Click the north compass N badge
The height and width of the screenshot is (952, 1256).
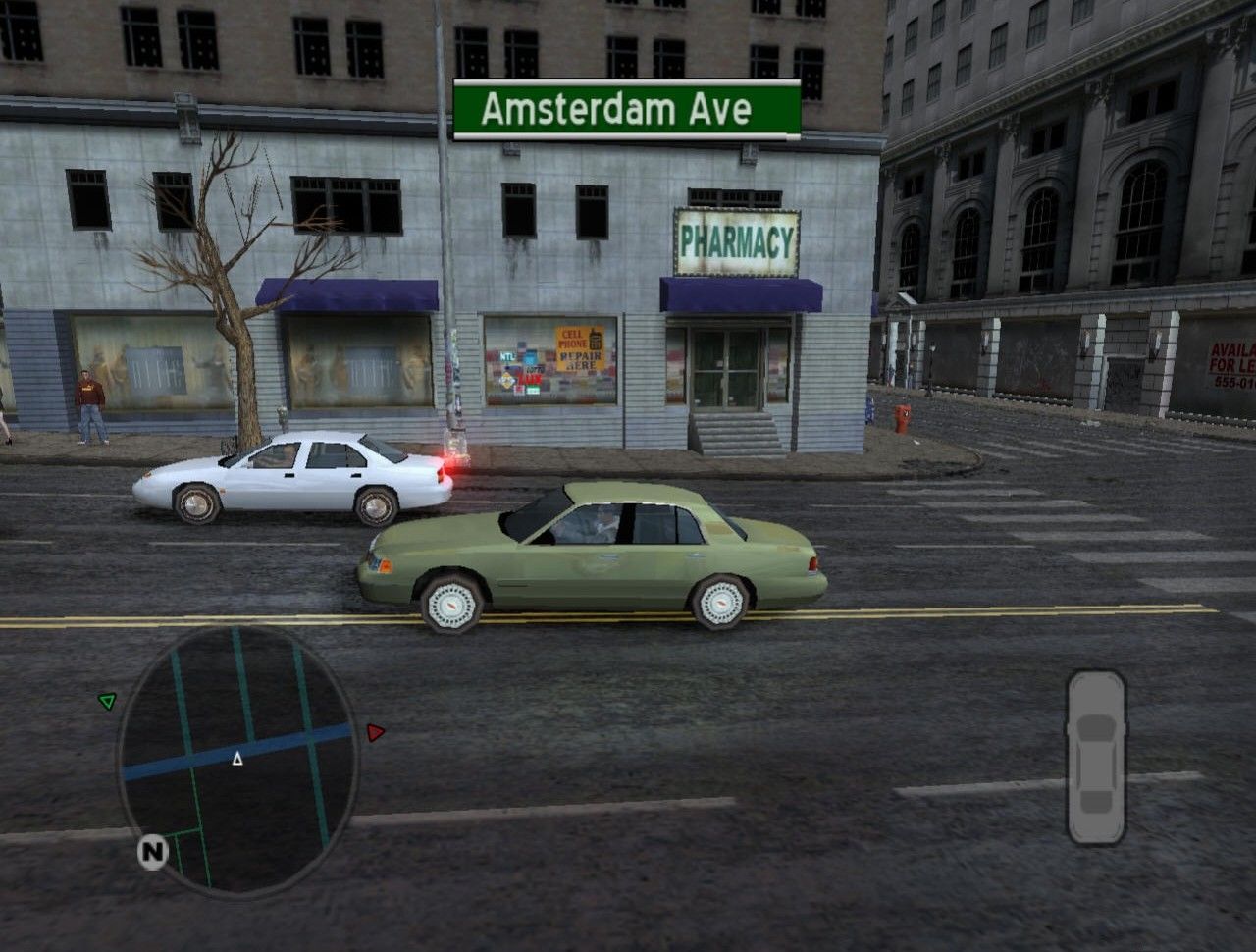(x=152, y=852)
